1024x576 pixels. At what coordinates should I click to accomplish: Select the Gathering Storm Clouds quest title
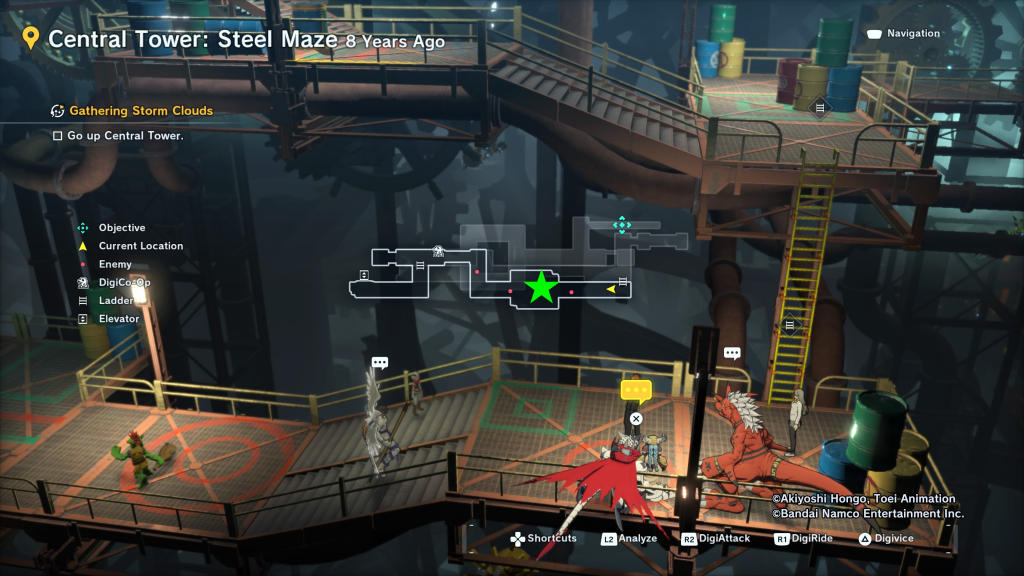coord(140,111)
